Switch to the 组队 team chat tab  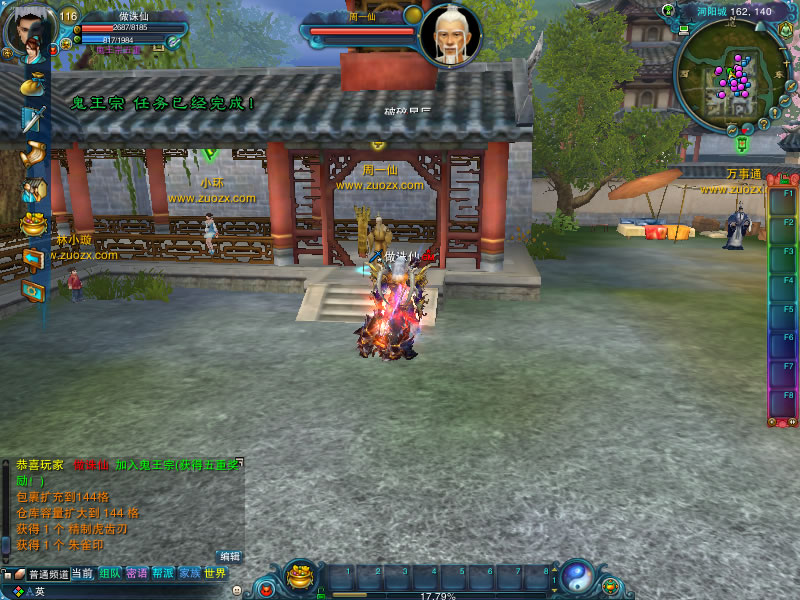pos(110,574)
